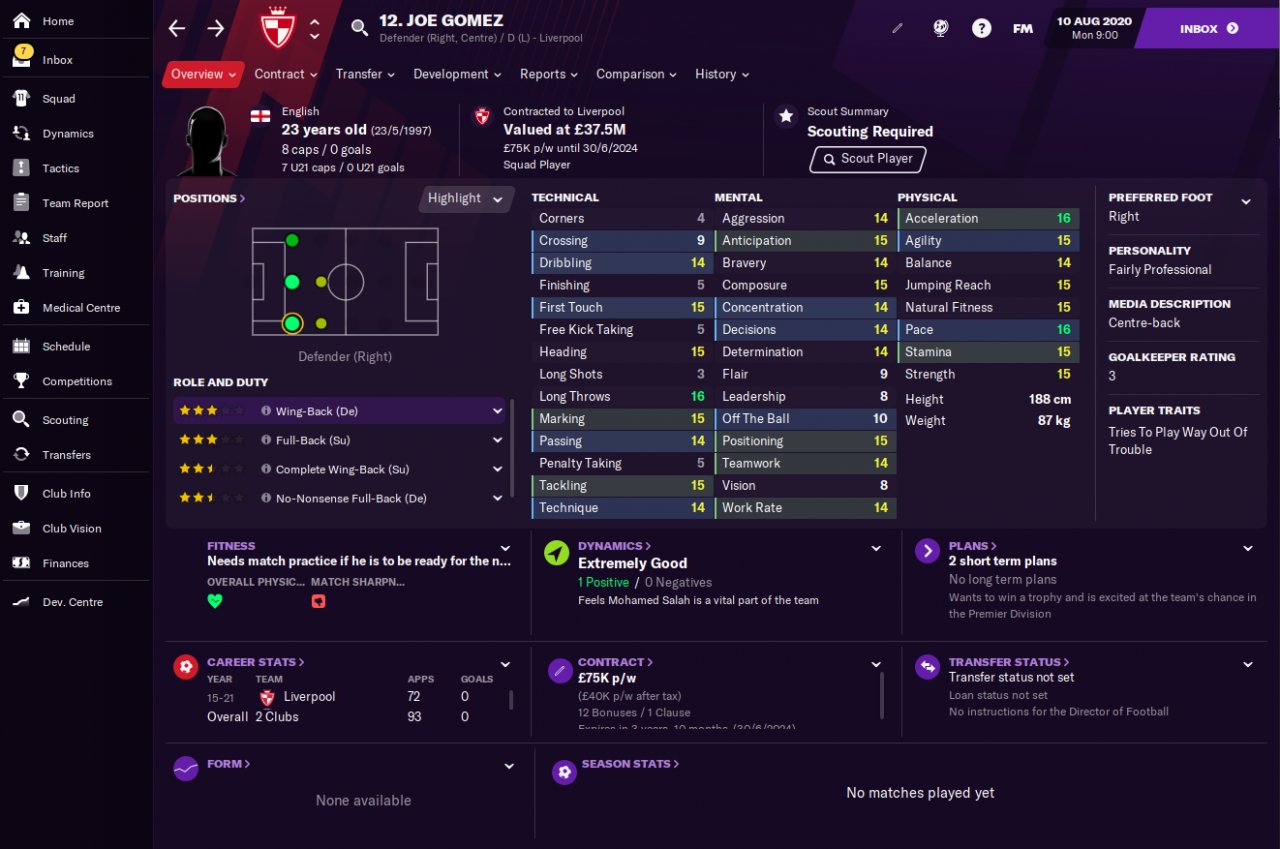Screen dimensions: 1280x849
Task: Open the Finances screen
Action: point(65,563)
